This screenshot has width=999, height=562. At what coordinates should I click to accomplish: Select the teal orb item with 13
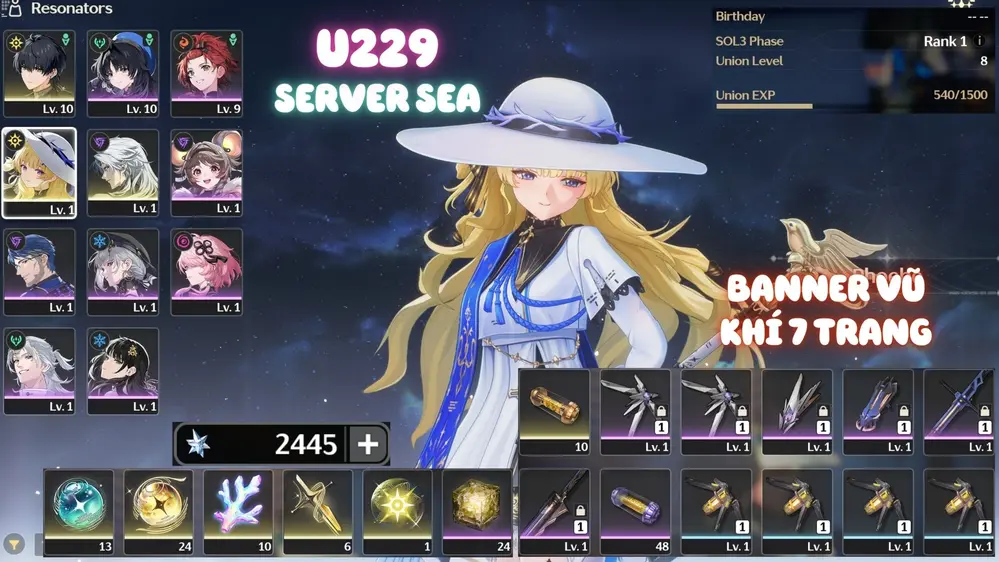pos(78,510)
